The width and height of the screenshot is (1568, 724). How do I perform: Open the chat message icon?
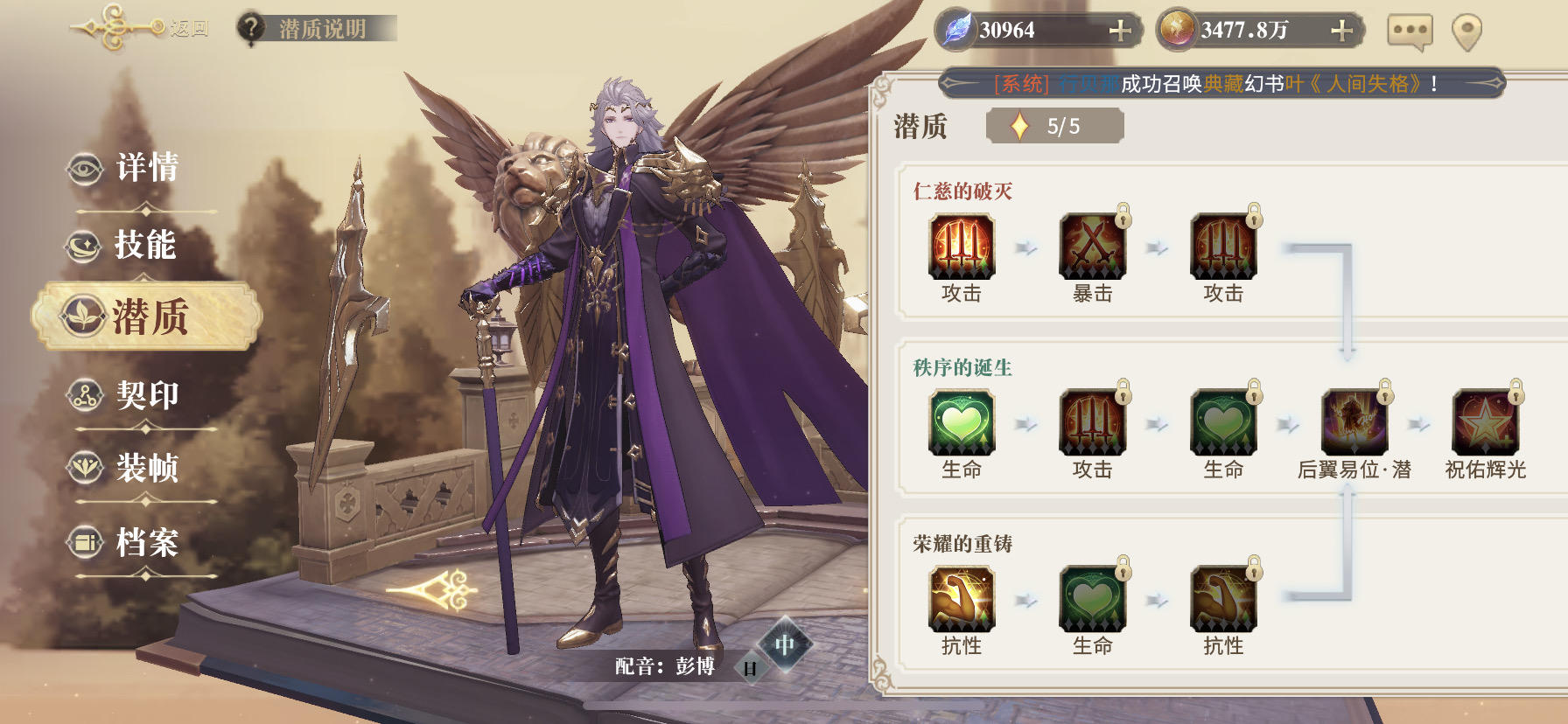(x=1409, y=29)
